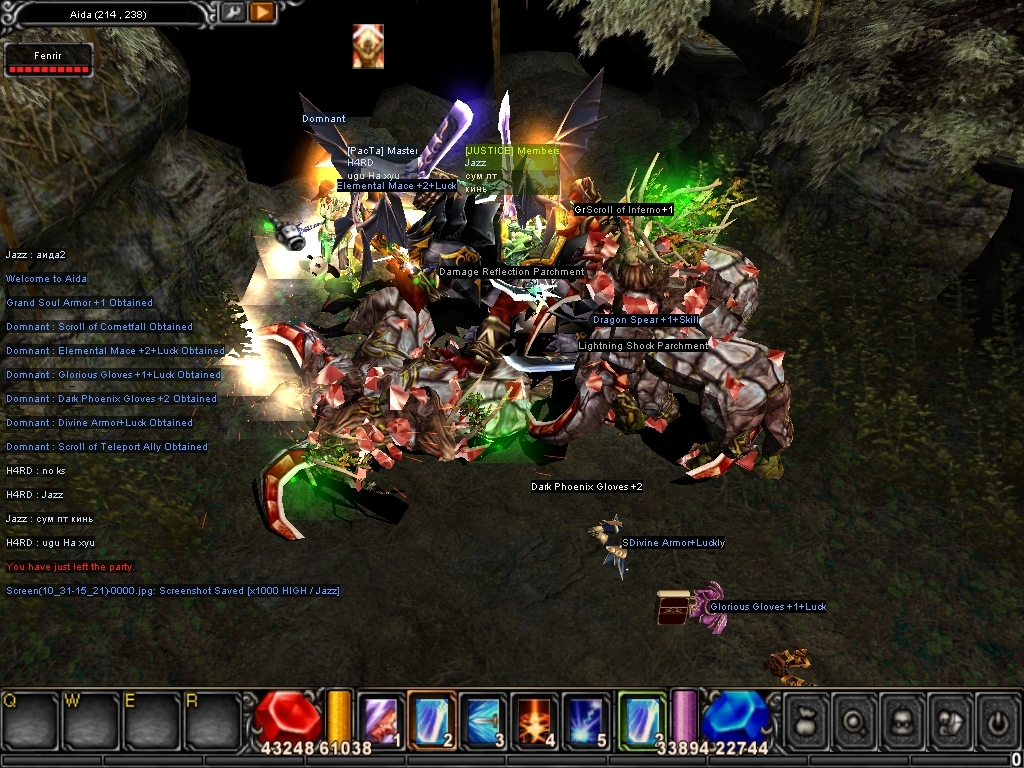1024x768 pixels.
Task: Click the magnifying glass menu button
Action: point(858,720)
